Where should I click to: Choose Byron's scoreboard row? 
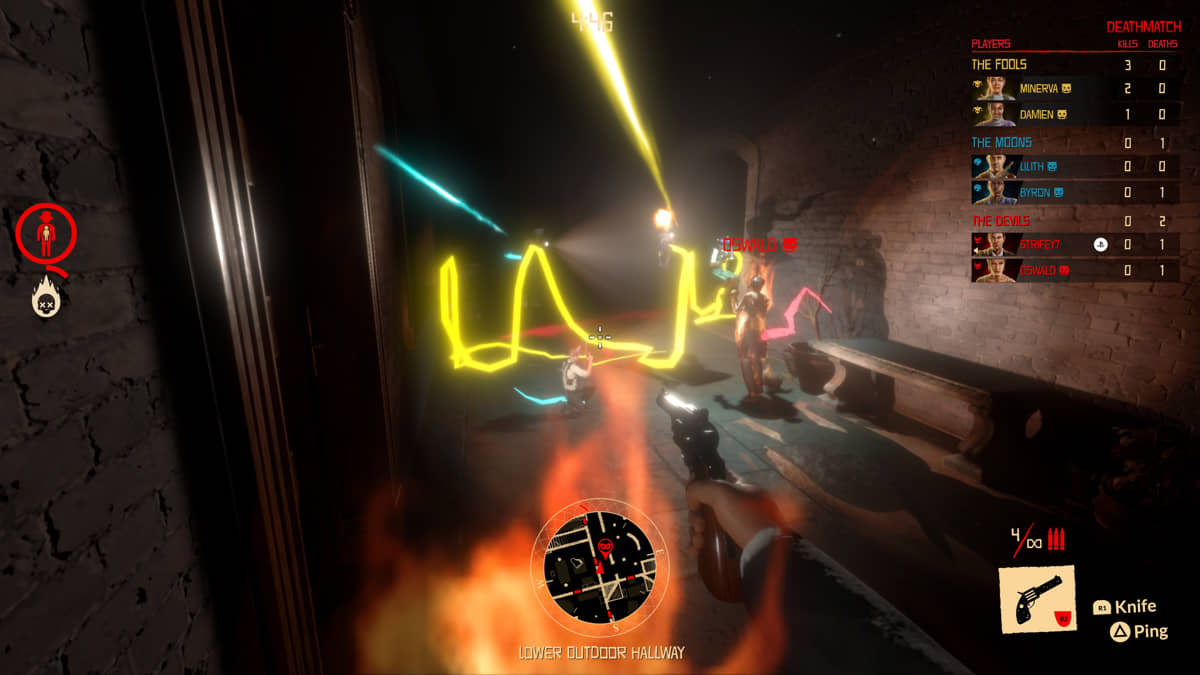[x=1074, y=191]
